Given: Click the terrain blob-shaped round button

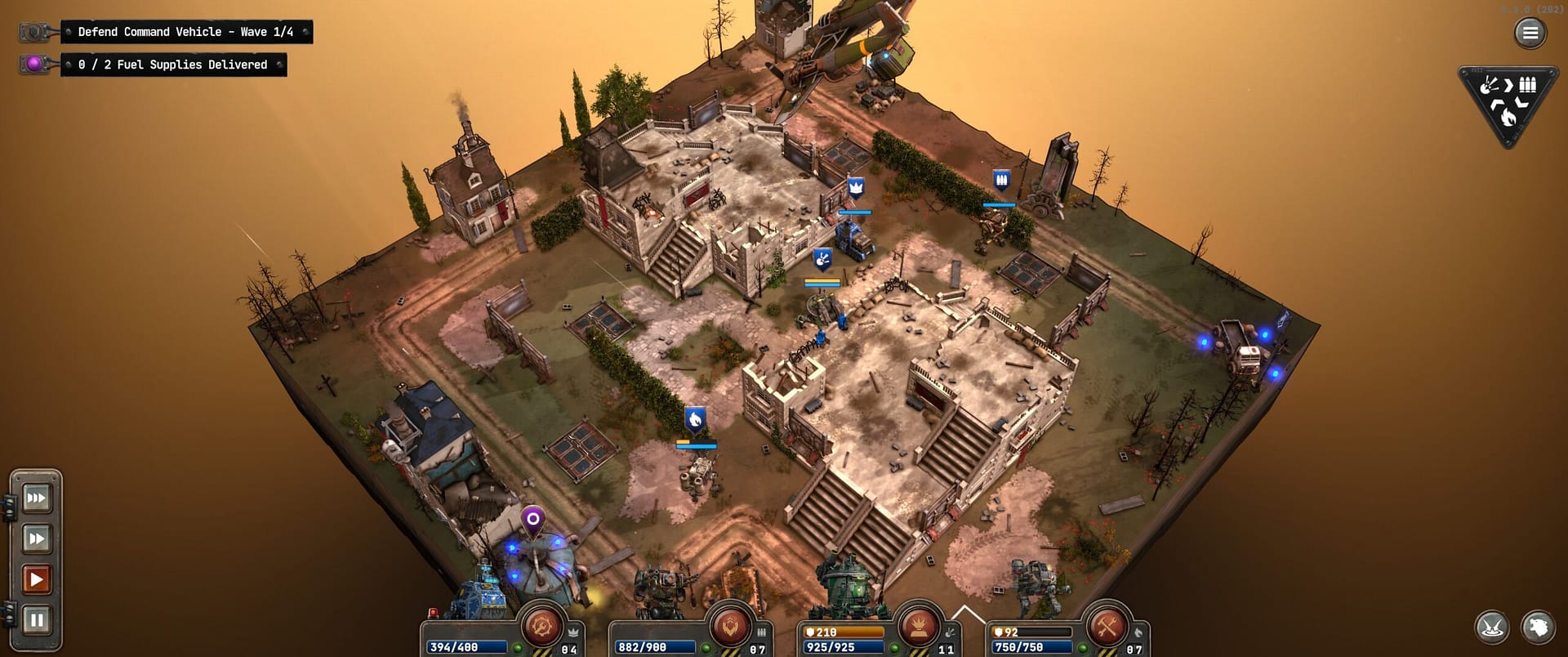Looking at the screenshot, I should tap(1538, 627).
